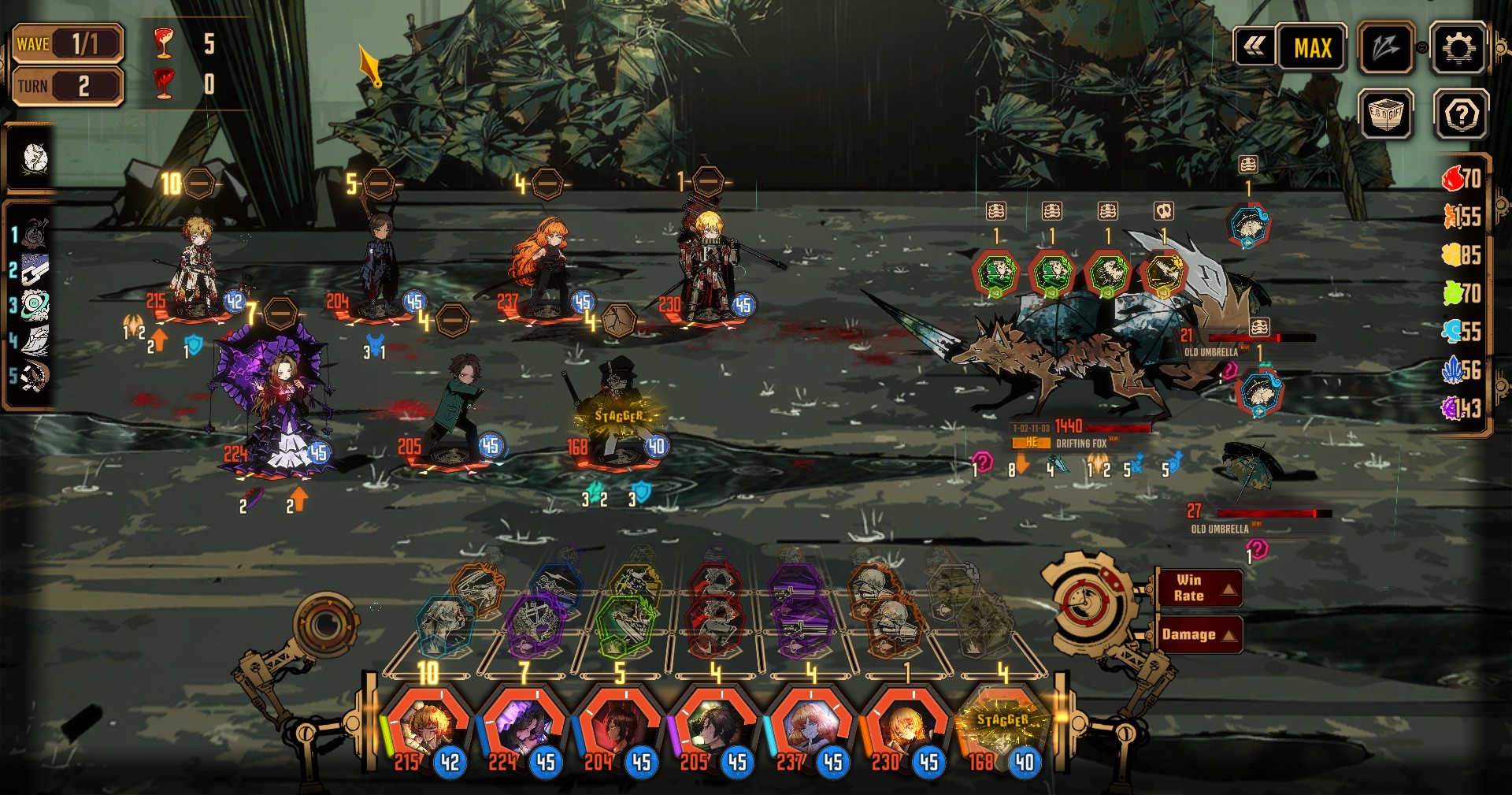Select the Damage auto-selection button
The width and height of the screenshot is (1512, 795).
tap(1199, 635)
